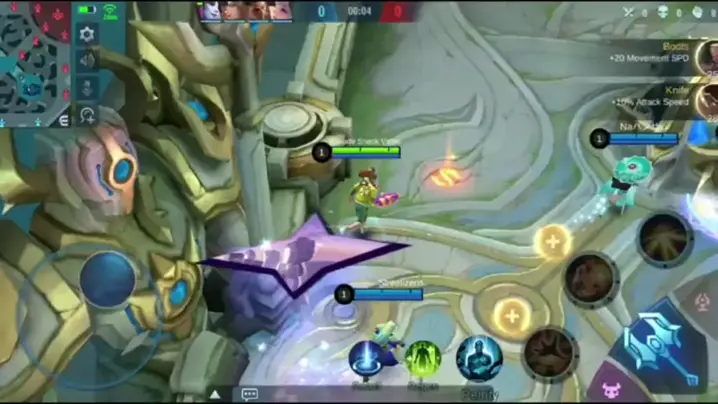Upgrade the upper skill with the plus button
718x404 pixels.
[x=551, y=241]
